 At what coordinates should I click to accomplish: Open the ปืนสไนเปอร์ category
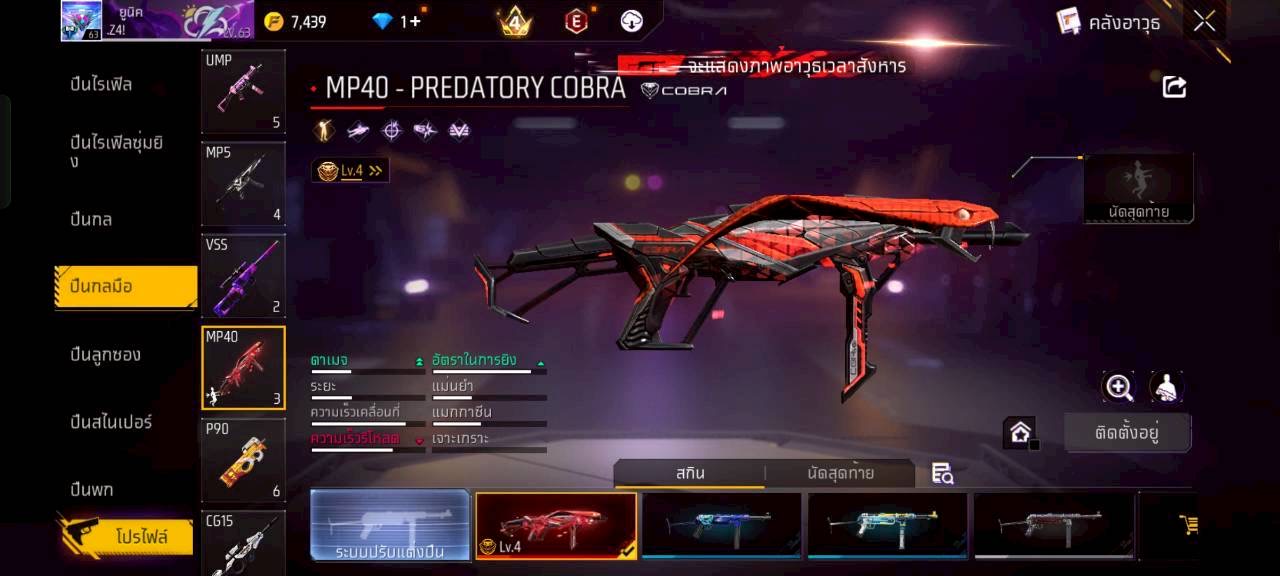pos(110,422)
